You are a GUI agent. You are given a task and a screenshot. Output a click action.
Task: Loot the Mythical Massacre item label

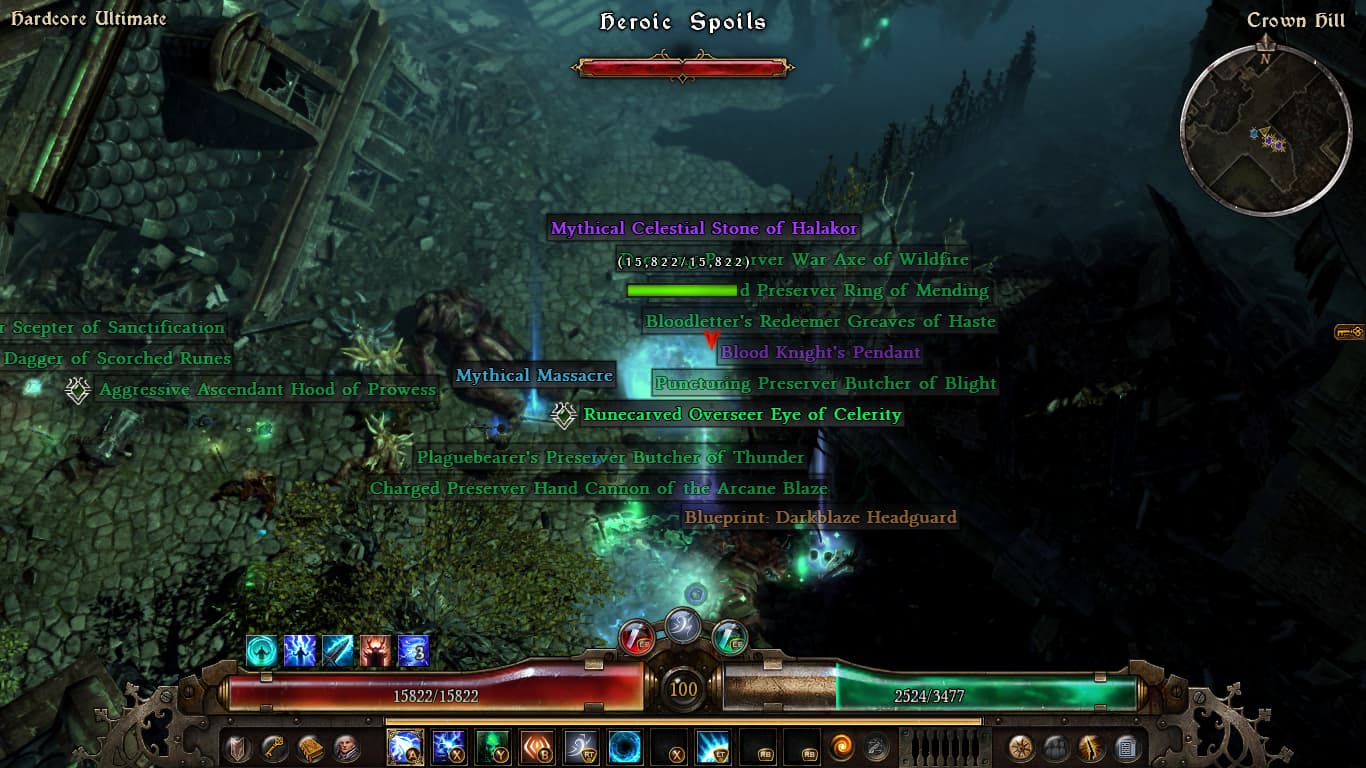[534, 376]
